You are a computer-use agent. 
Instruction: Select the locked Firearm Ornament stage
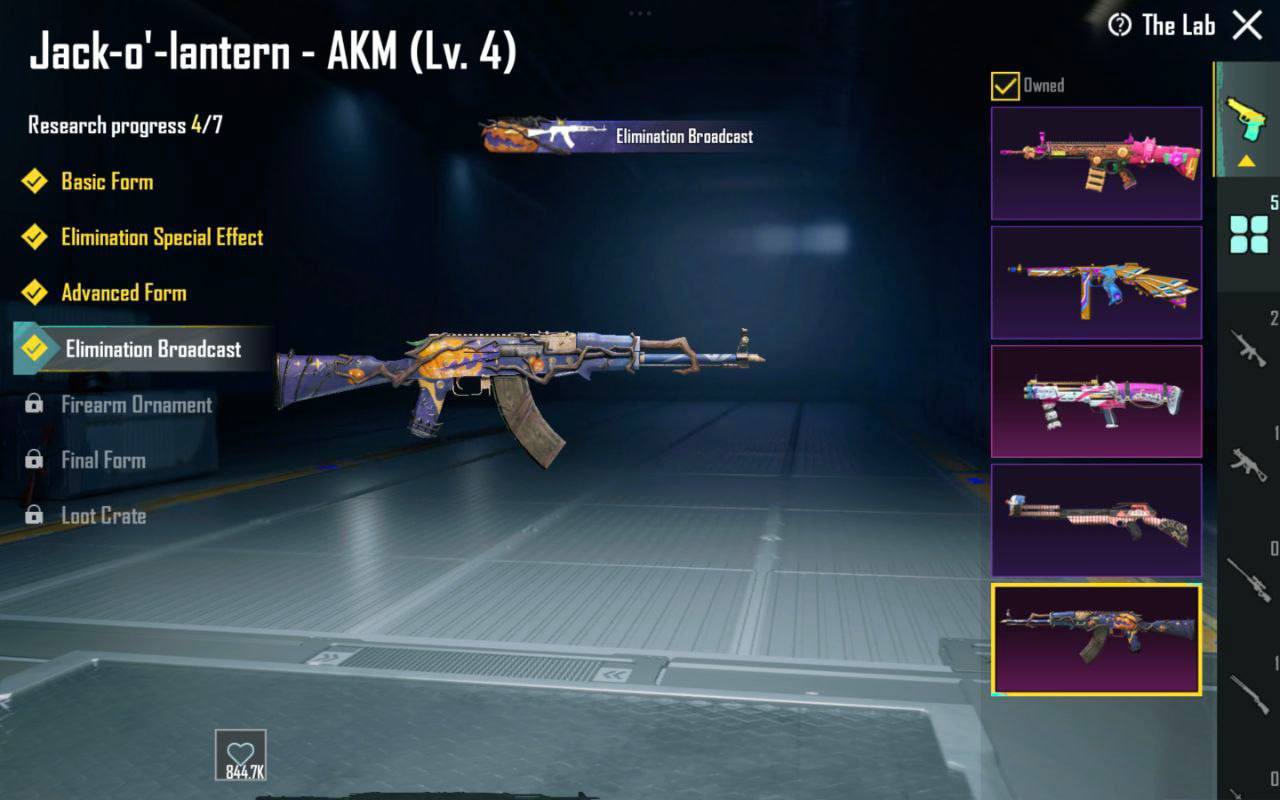pyautogui.click(x=136, y=405)
